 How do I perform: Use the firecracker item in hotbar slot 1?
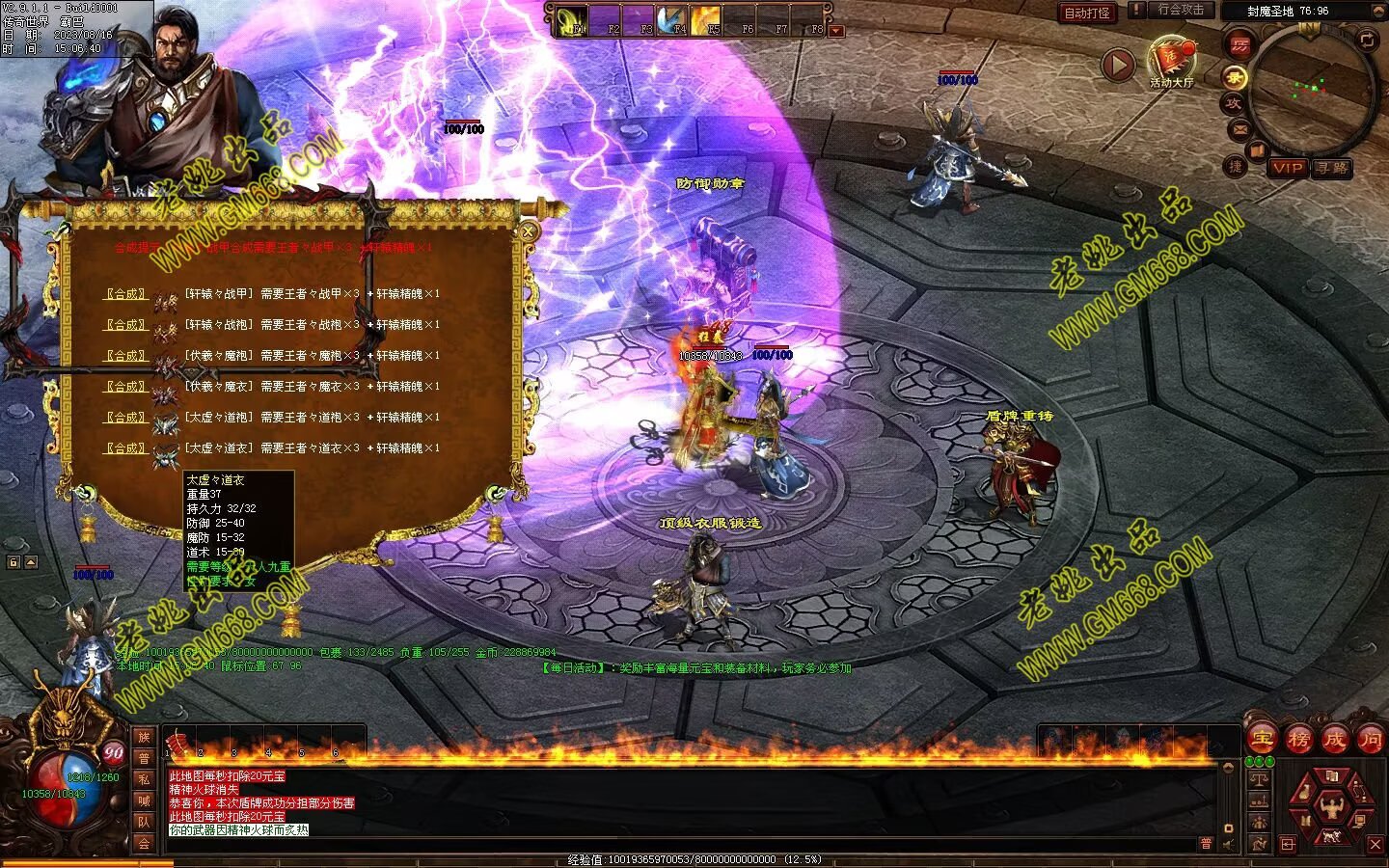click(178, 741)
